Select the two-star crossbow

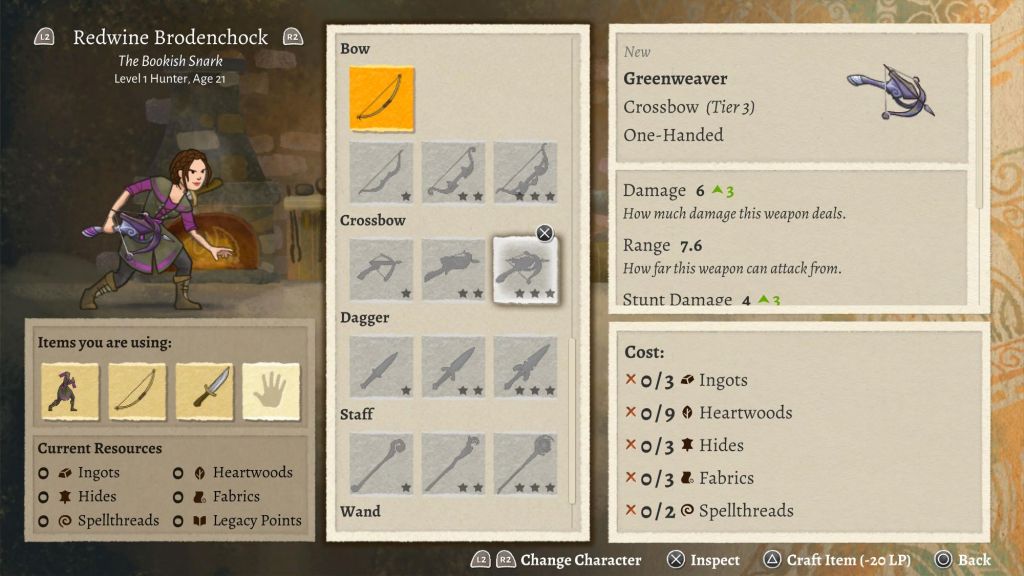pyautogui.click(x=453, y=269)
